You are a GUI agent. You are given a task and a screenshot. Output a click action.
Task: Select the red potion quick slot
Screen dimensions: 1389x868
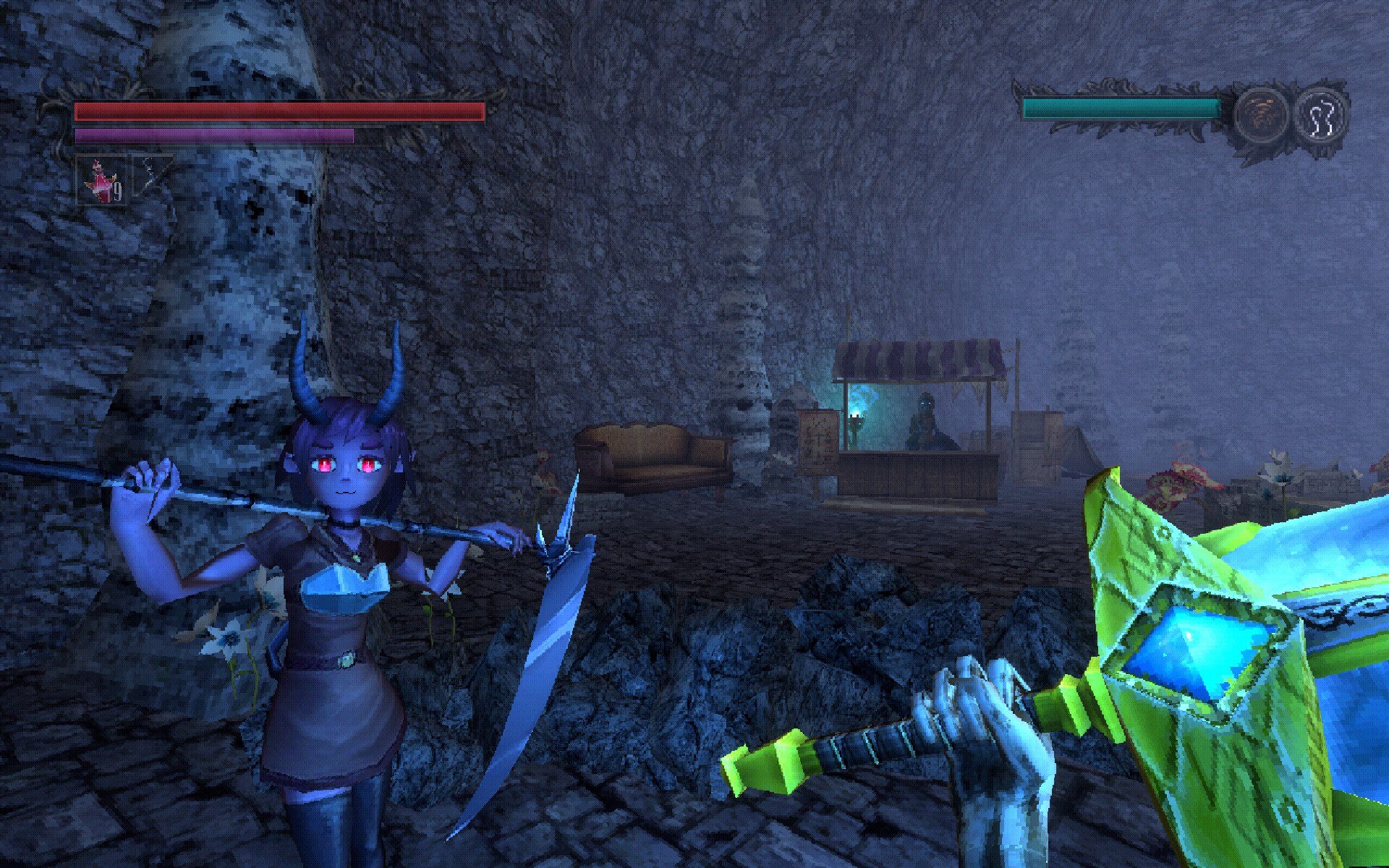pos(101,179)
